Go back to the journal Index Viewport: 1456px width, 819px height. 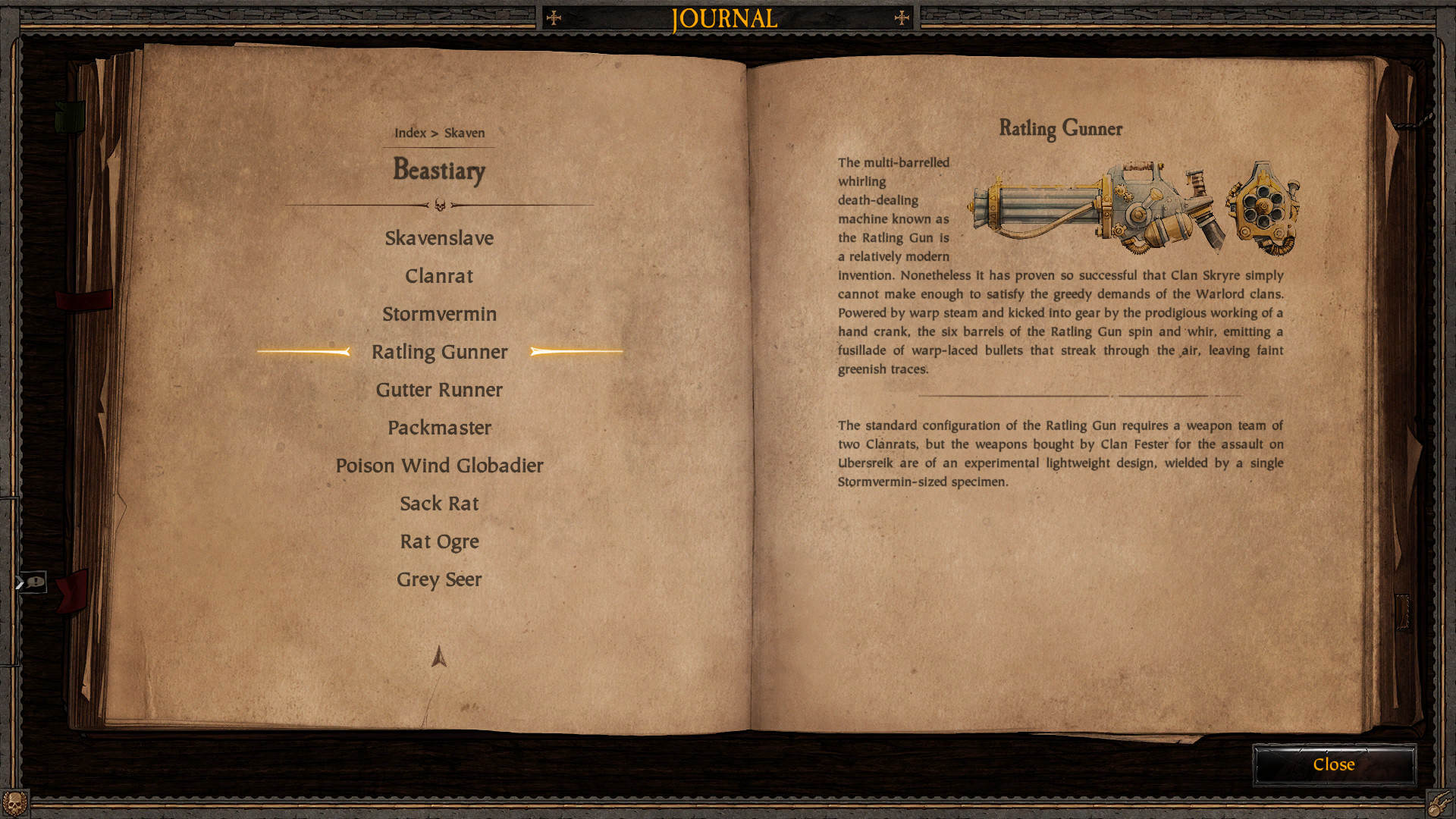(409, 133)
